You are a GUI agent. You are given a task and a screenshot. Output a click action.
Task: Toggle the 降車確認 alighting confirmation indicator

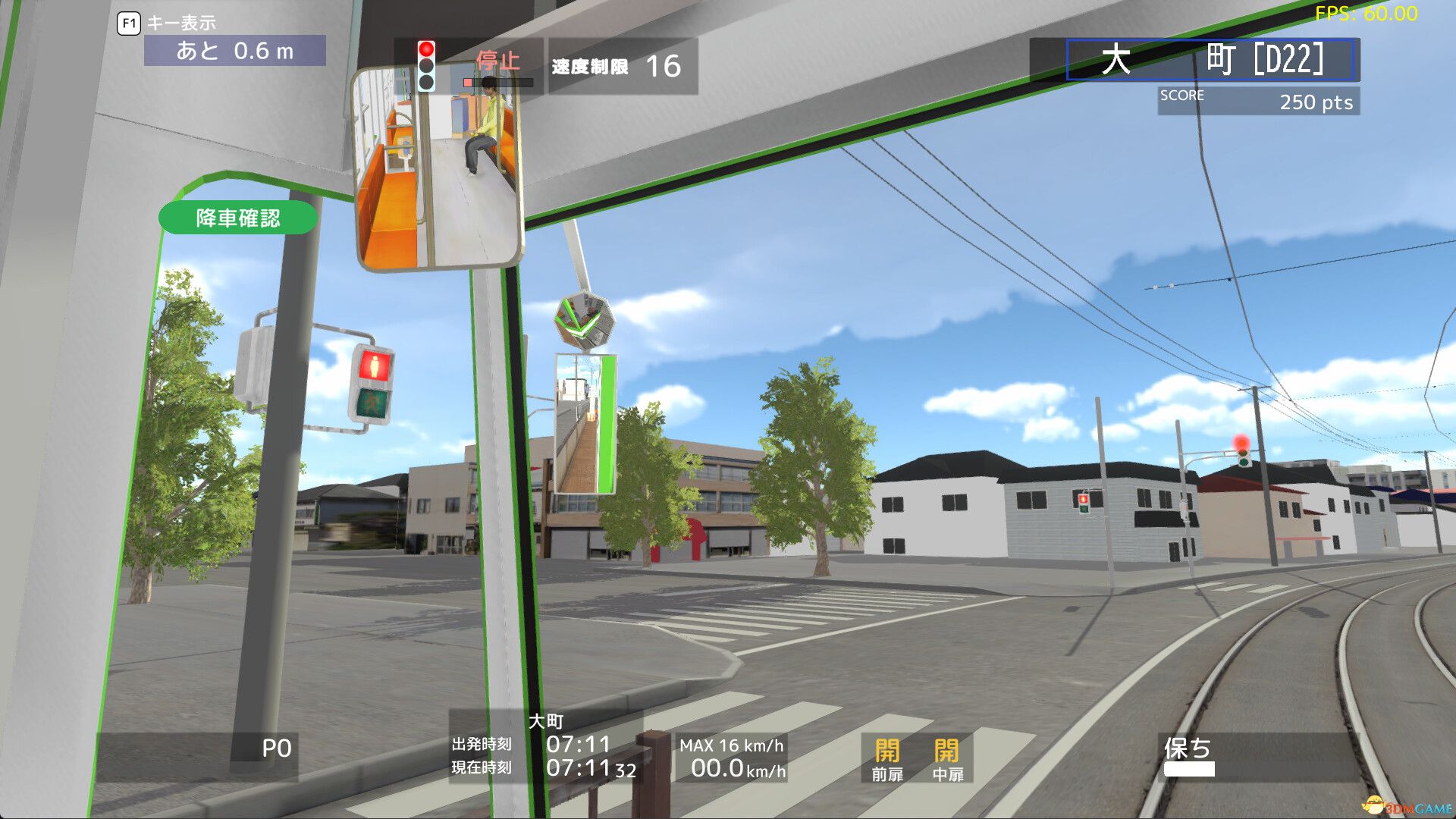[237, 218]
